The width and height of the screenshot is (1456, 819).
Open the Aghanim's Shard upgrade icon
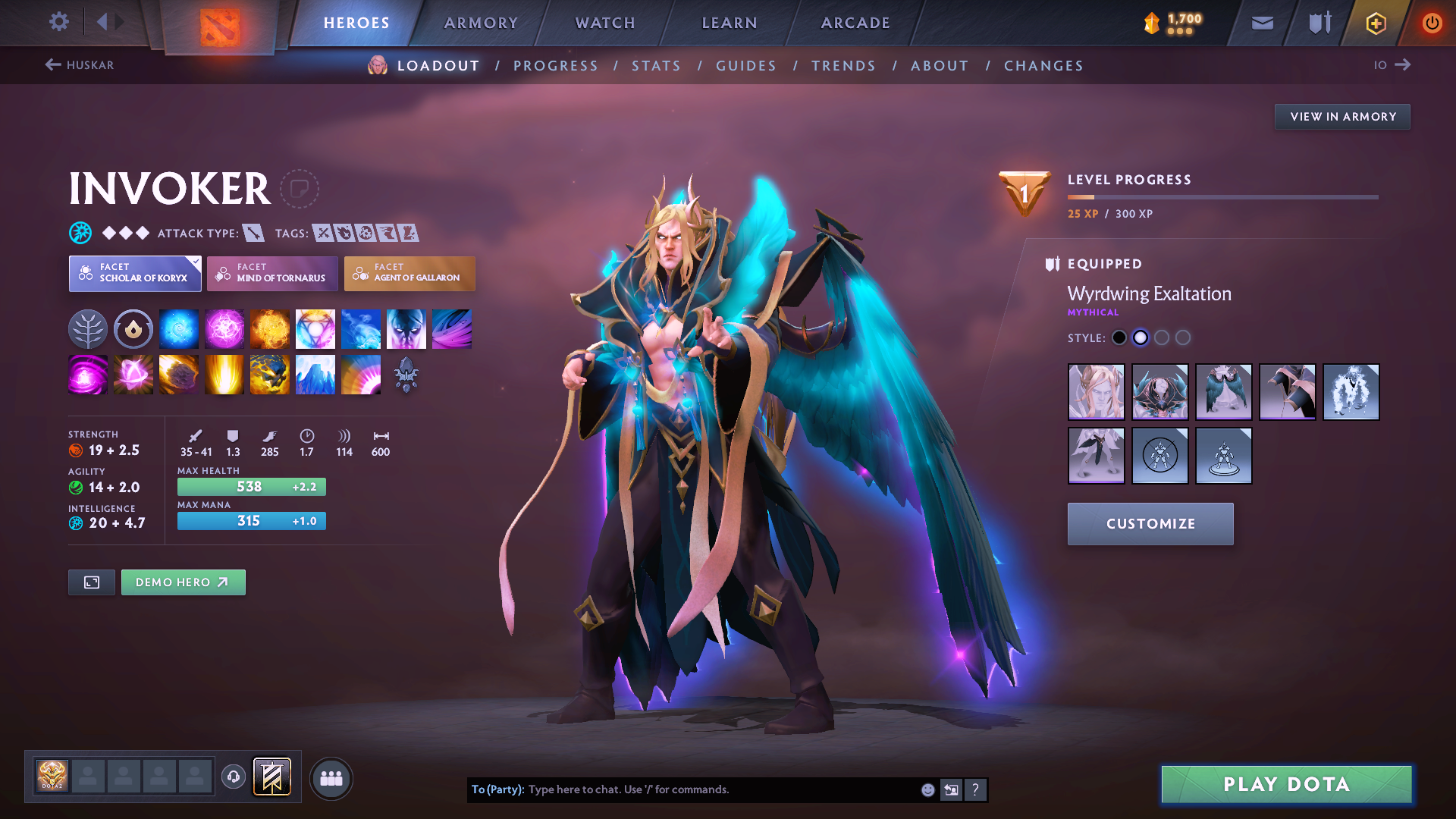[x=406, y=375]
